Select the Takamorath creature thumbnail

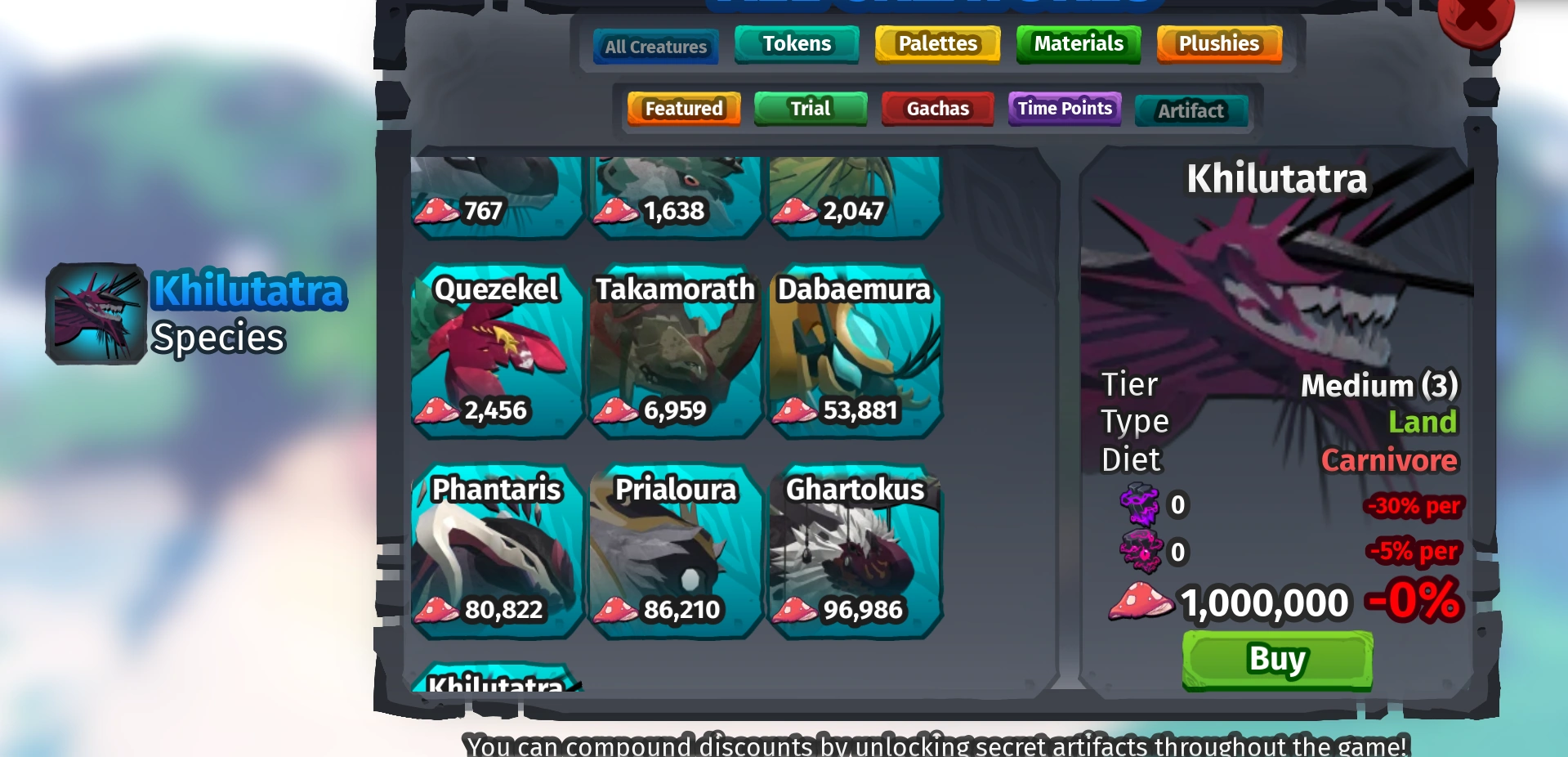pos(674,352)
